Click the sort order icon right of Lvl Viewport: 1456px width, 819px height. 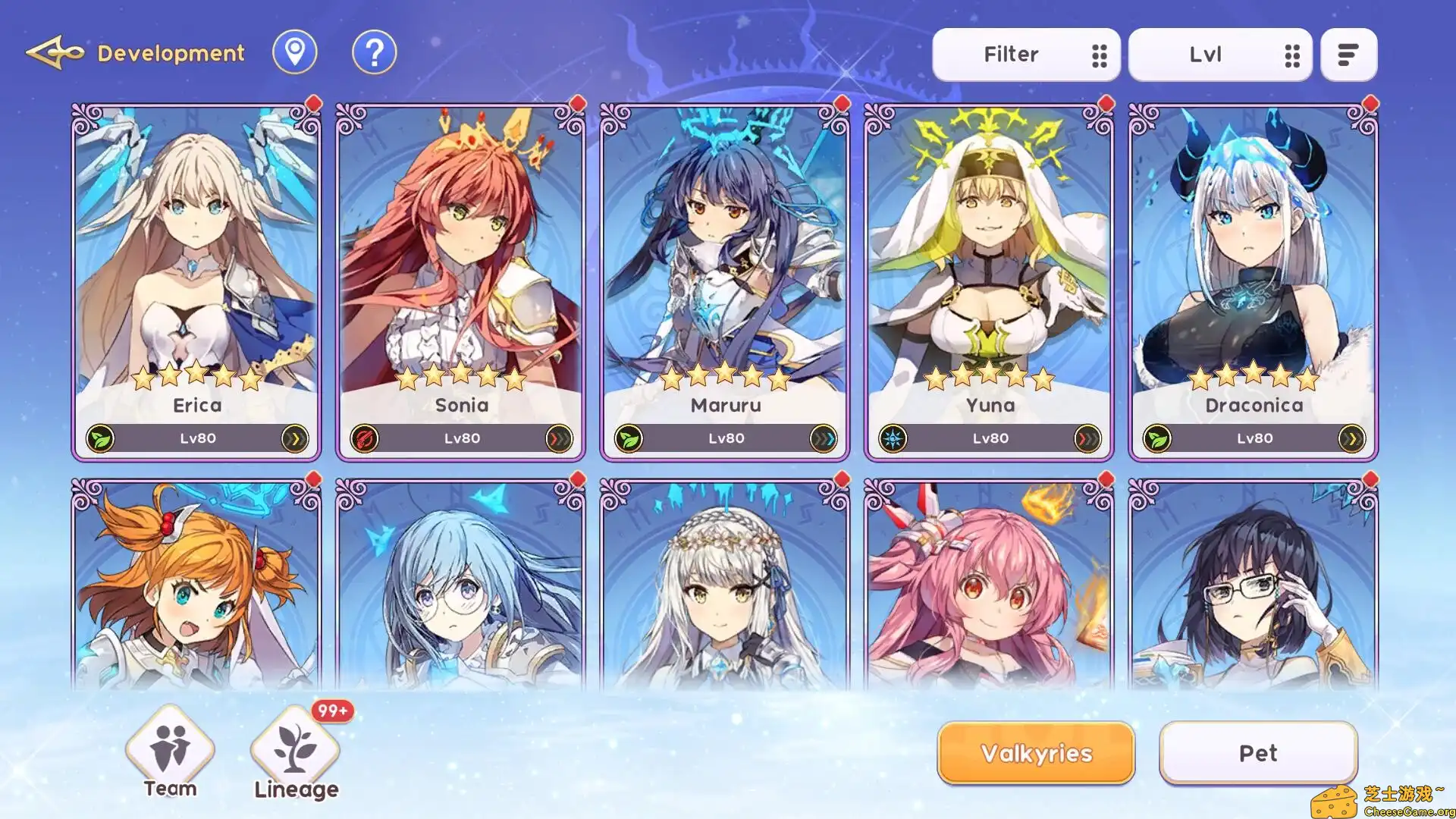point(1348,54)
